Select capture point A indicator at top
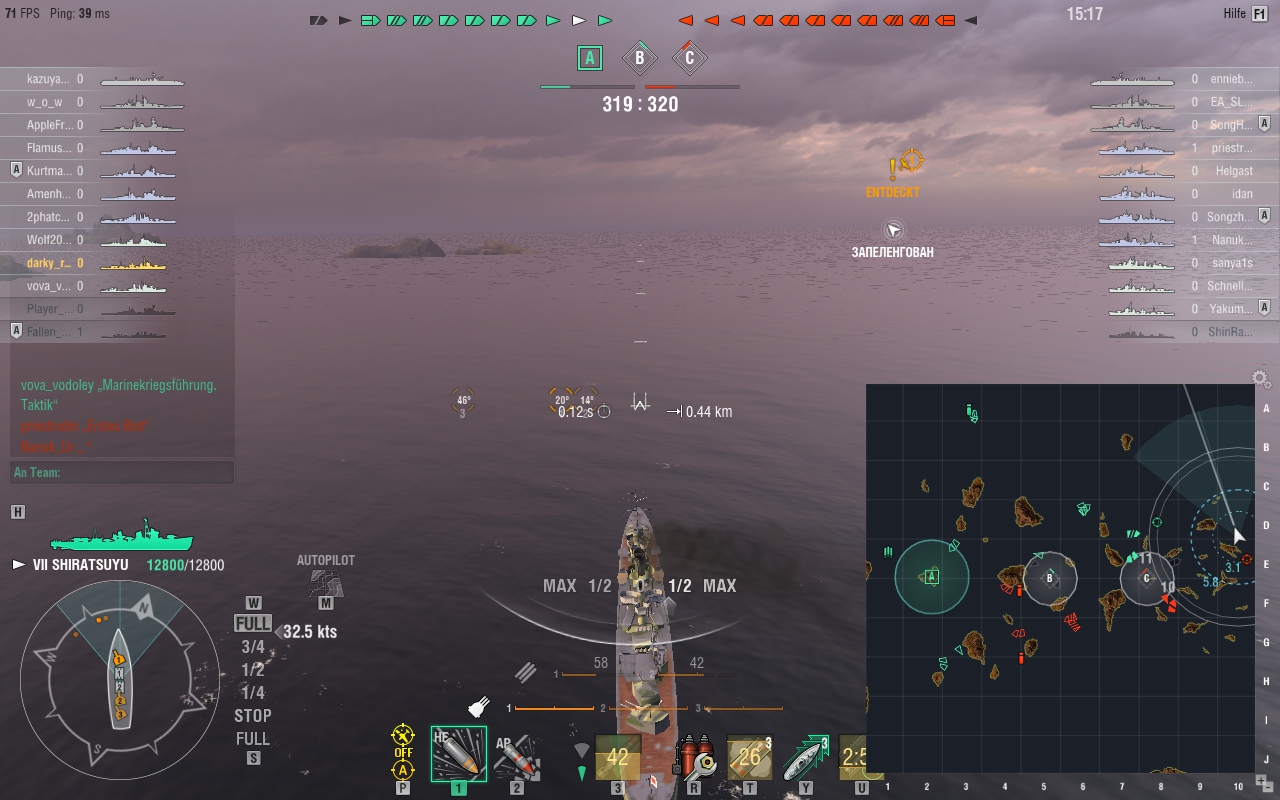Viewport: 1280px width, 800px height. click(590, 58)
